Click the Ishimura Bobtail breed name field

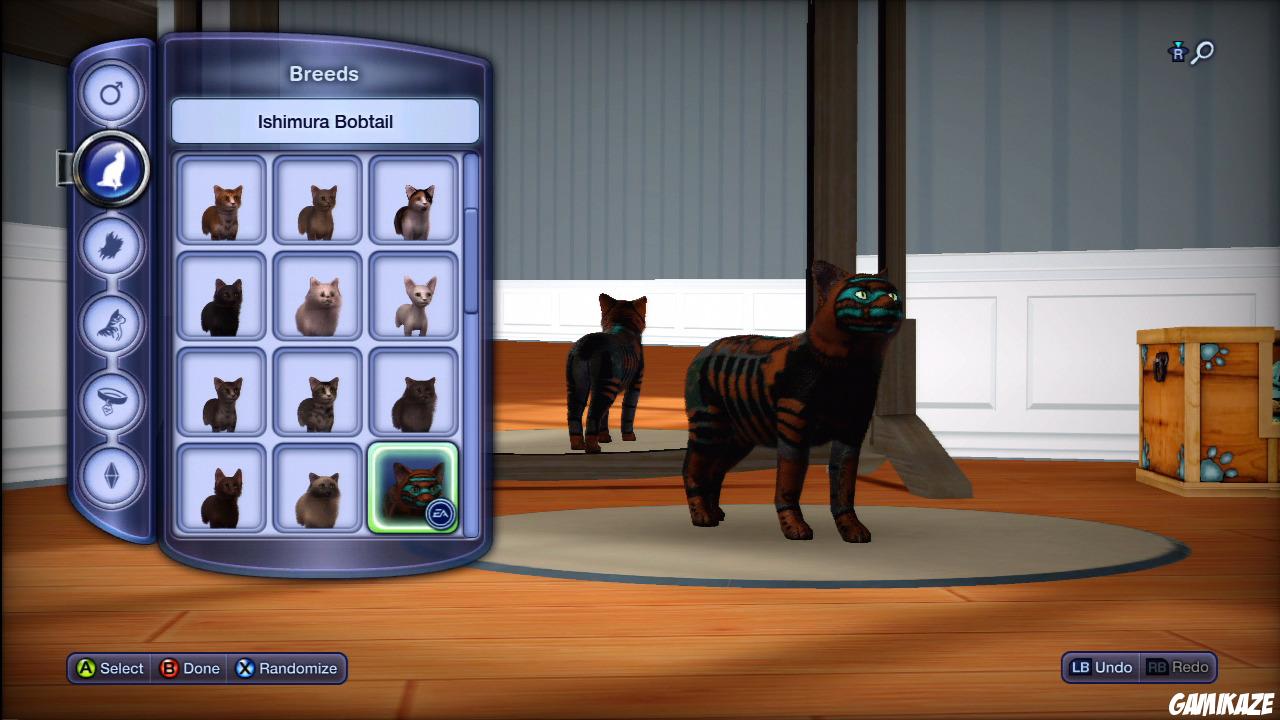pos(325,121)
